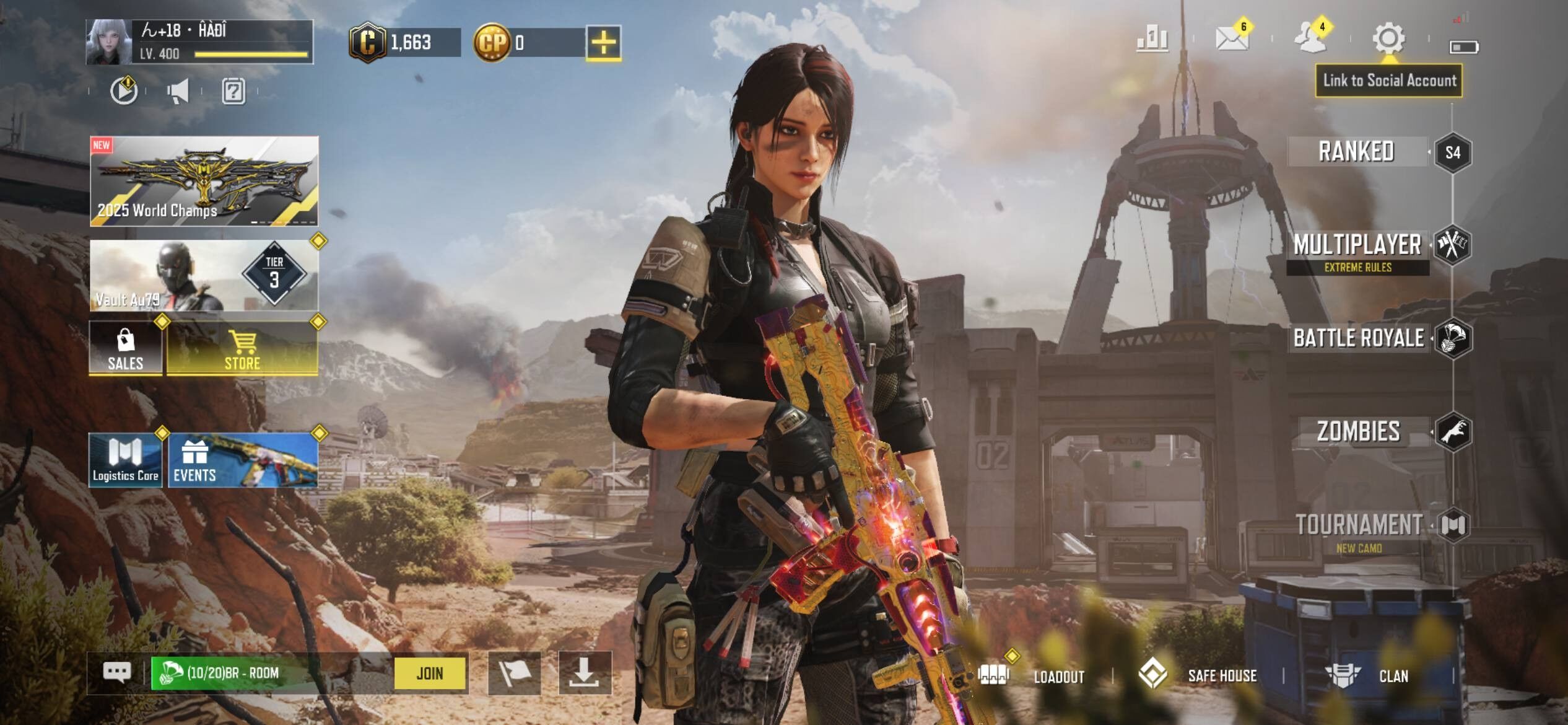This screenshot has height=725, width=1568.
Task: Show the Events panel
Action: point(243,460)
